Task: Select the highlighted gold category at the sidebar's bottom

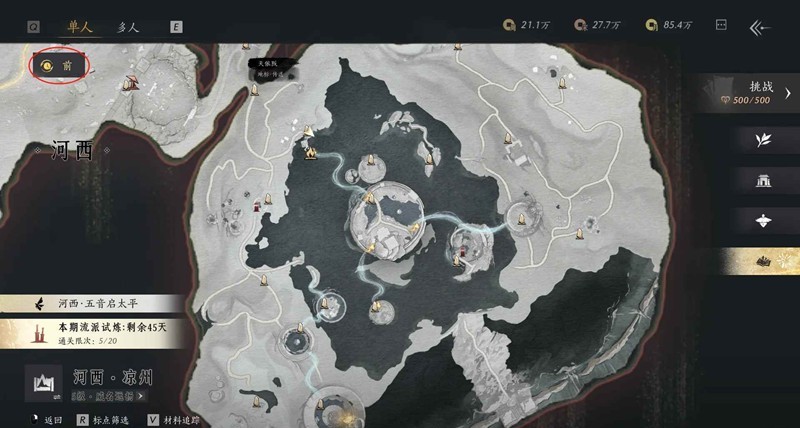Action: point(764,260)
